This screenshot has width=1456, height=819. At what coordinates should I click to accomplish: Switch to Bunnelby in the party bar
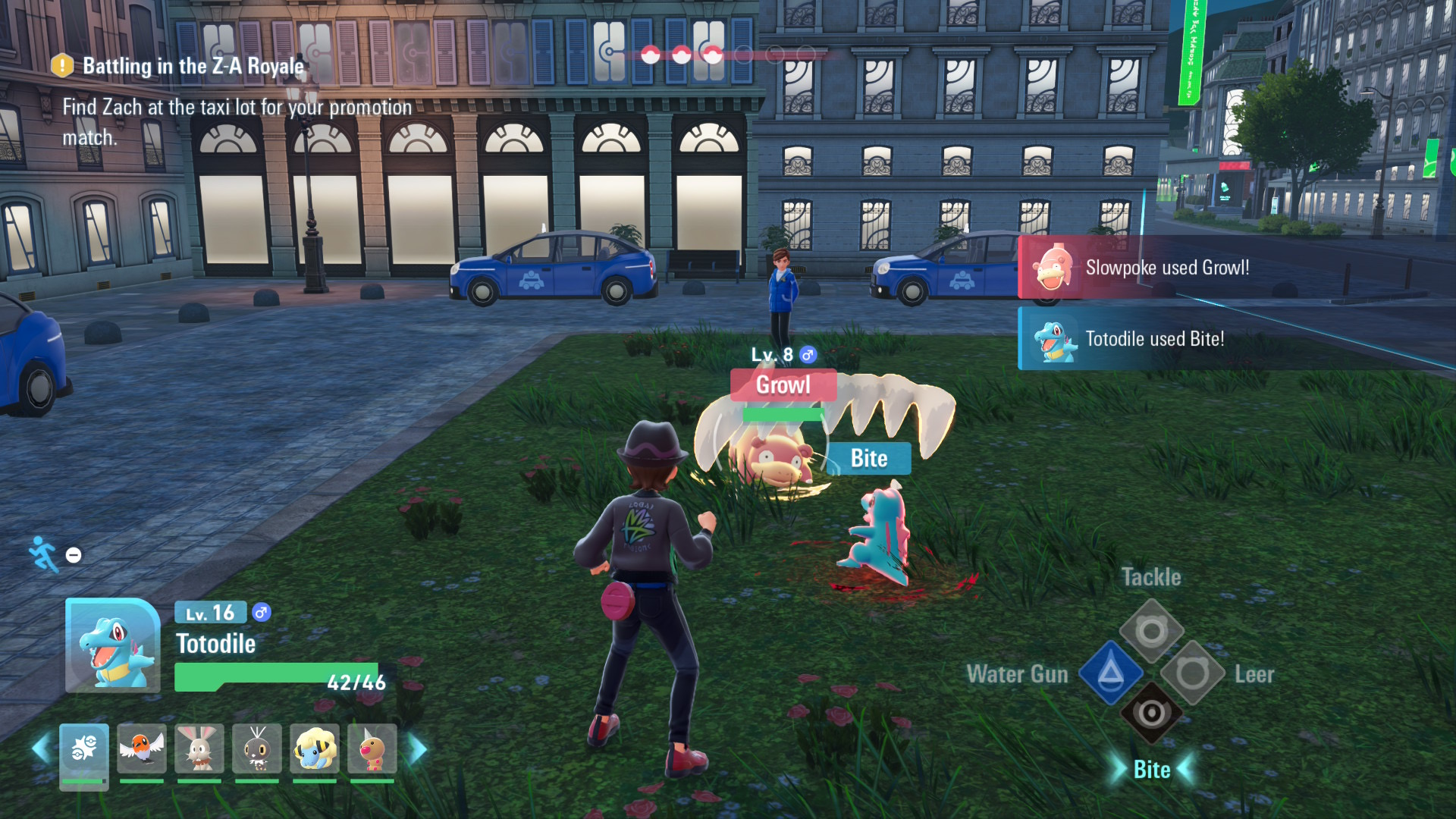pos(199,749)
